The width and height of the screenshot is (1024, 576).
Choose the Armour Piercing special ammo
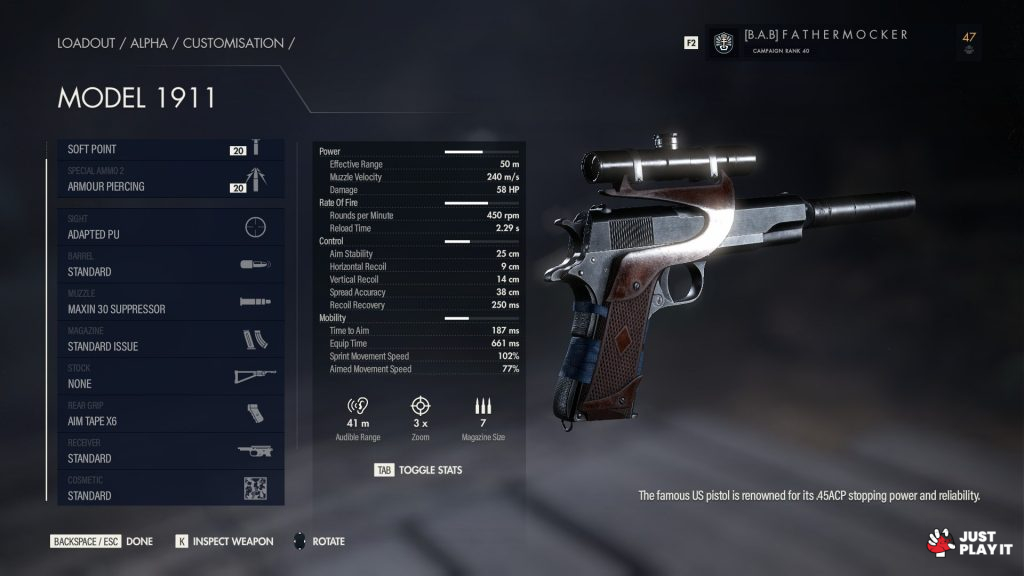coord(165,180)
